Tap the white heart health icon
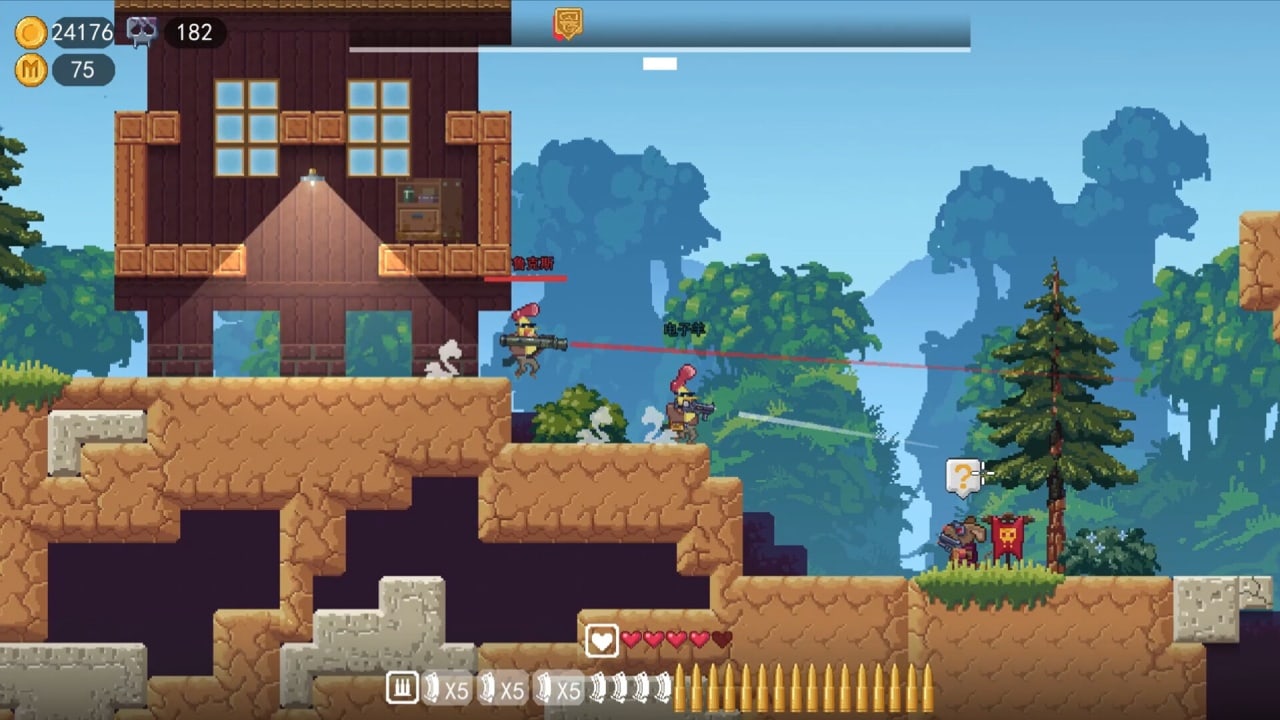 601,640
